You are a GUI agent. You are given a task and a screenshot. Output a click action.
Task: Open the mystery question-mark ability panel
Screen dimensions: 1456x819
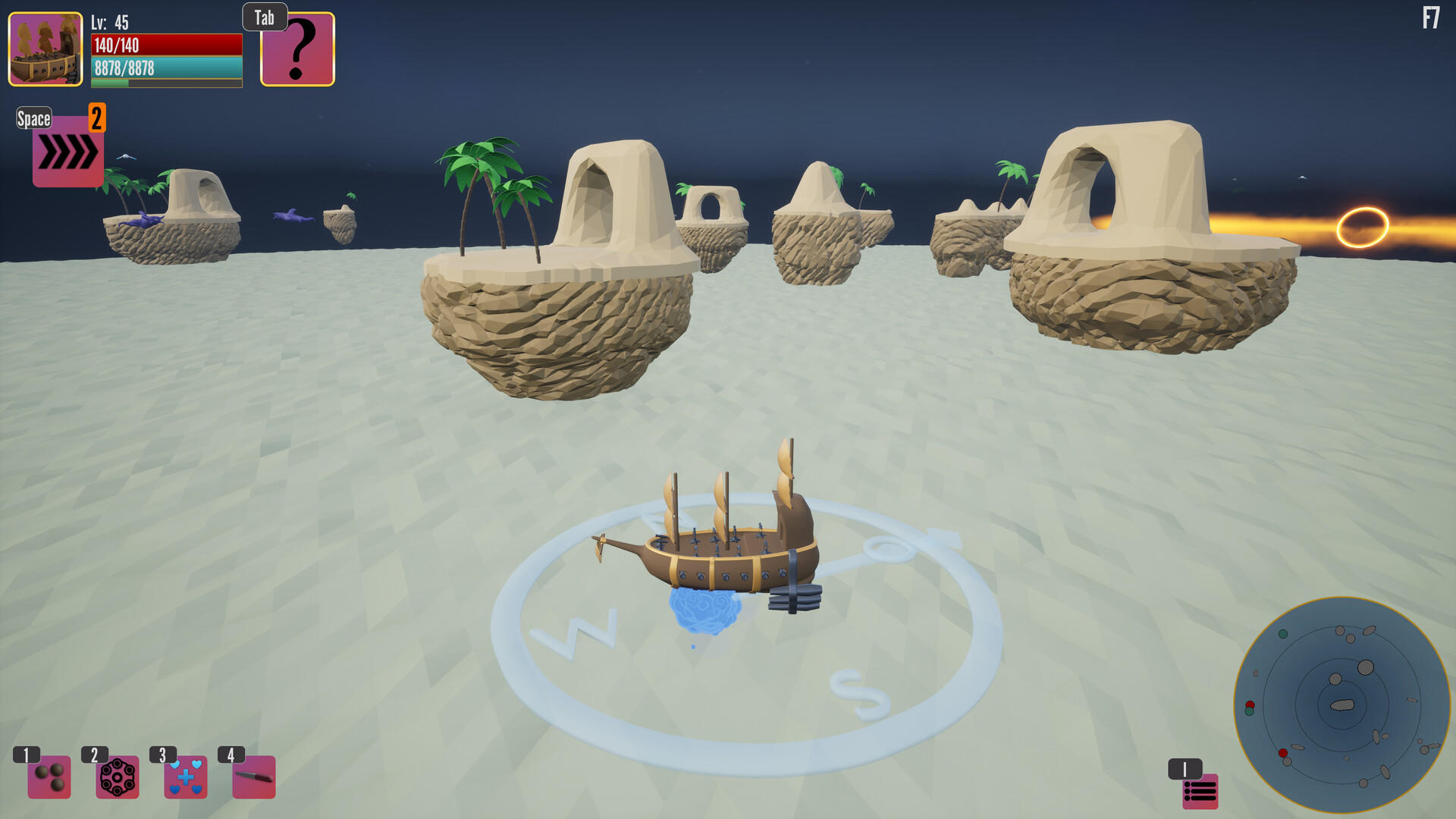click(297, 49)
